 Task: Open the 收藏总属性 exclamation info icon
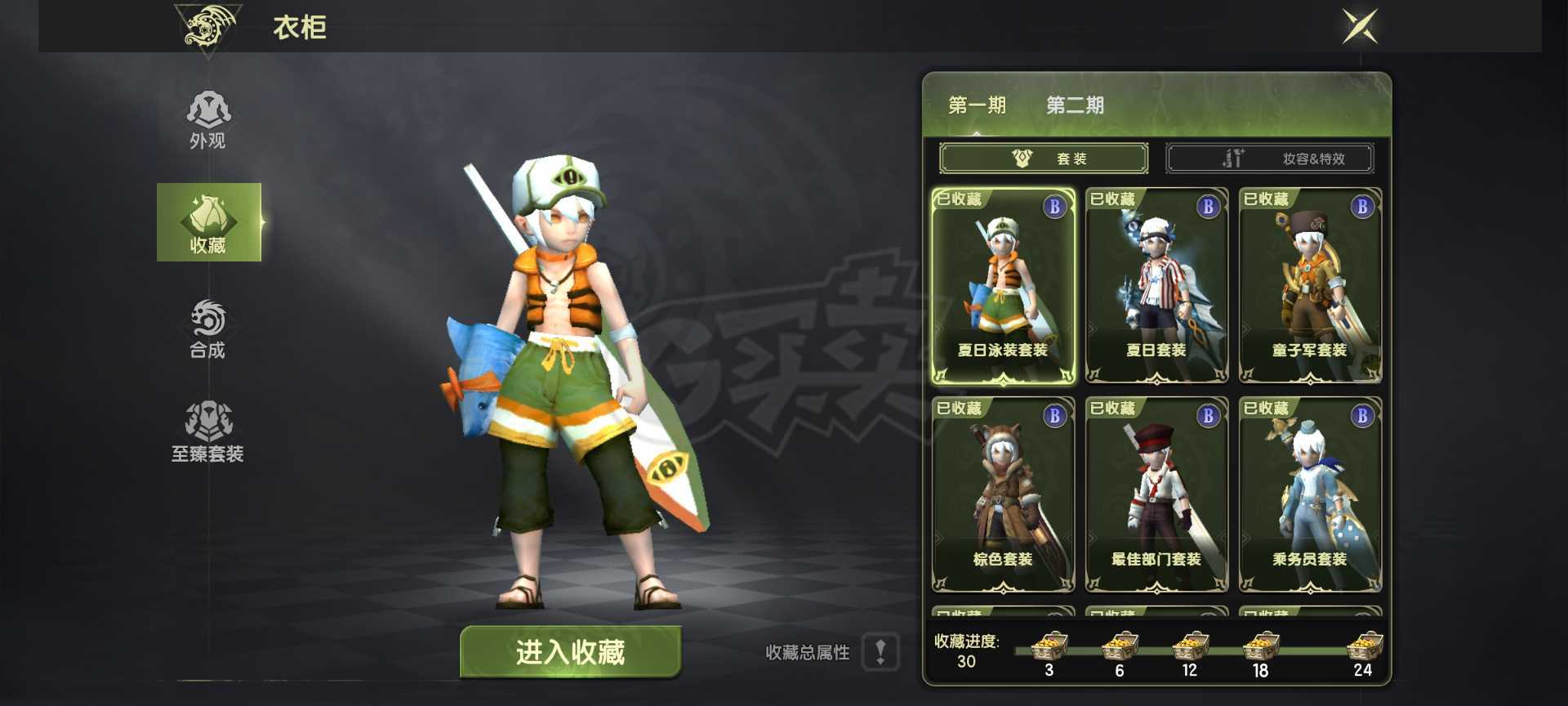coord(880,653)
